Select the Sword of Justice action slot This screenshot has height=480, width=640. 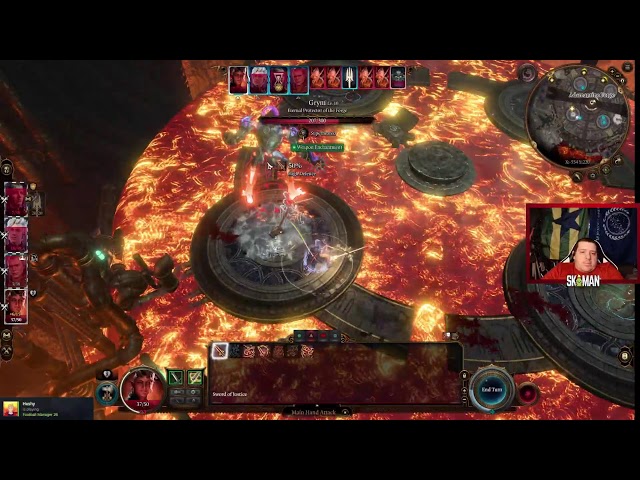point(220,351)
